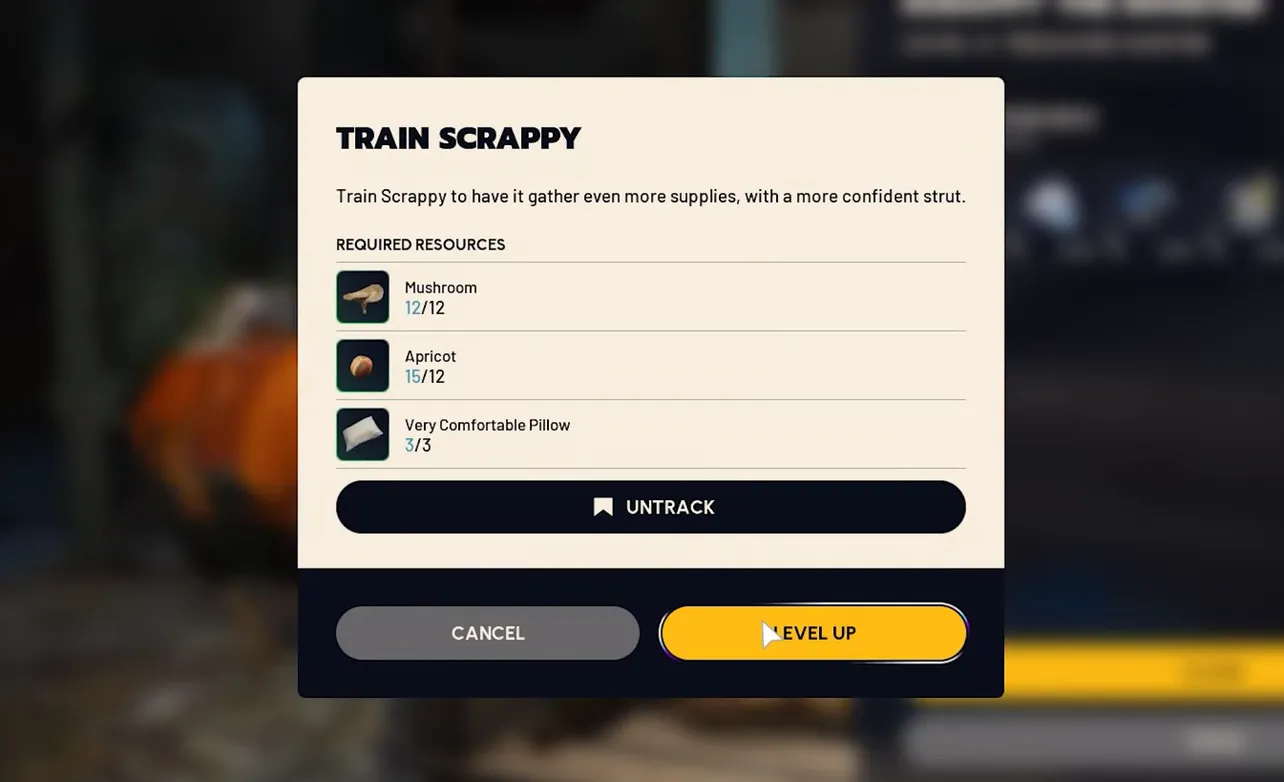This screenshot has width=1284, height=782.
Task: Select the Very Comfortable Pillow icon
Action: (x=362, y=434)
